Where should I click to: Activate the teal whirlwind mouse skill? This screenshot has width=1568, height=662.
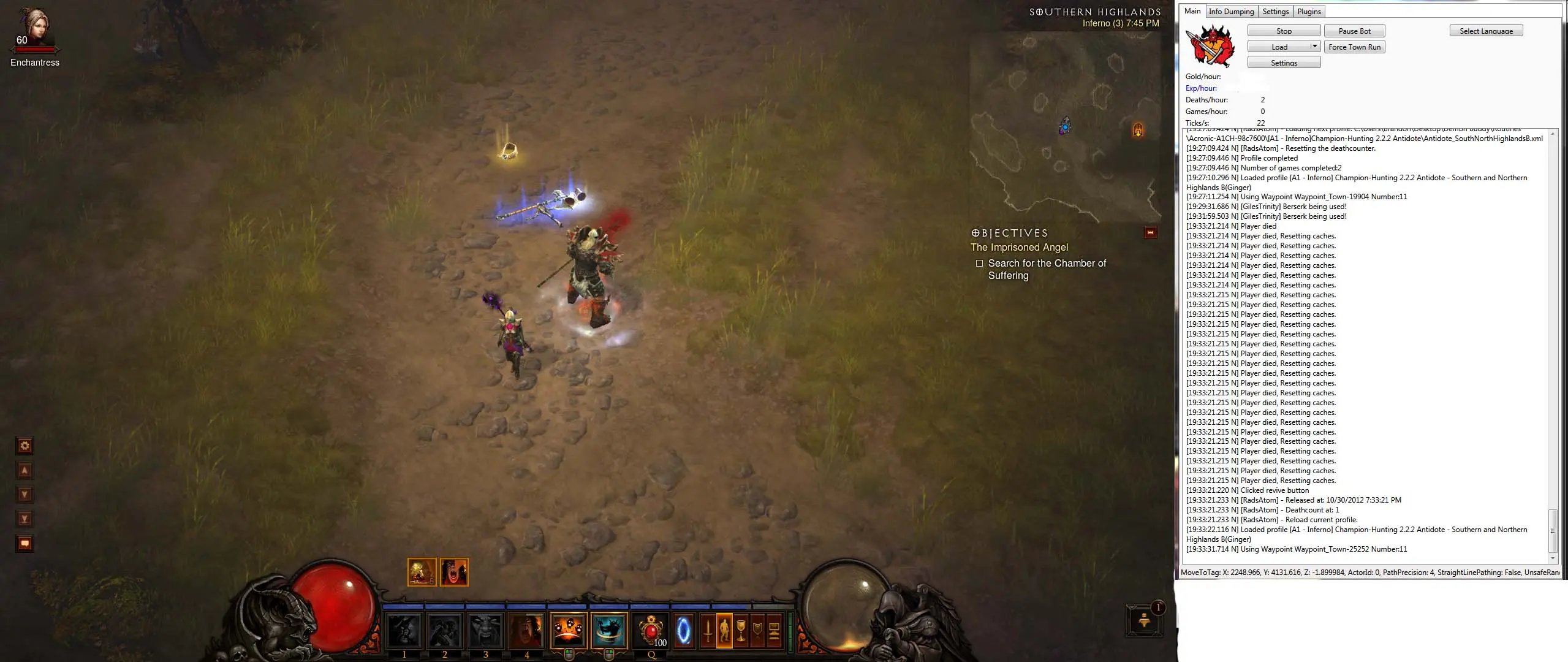(x=609, y=630)
